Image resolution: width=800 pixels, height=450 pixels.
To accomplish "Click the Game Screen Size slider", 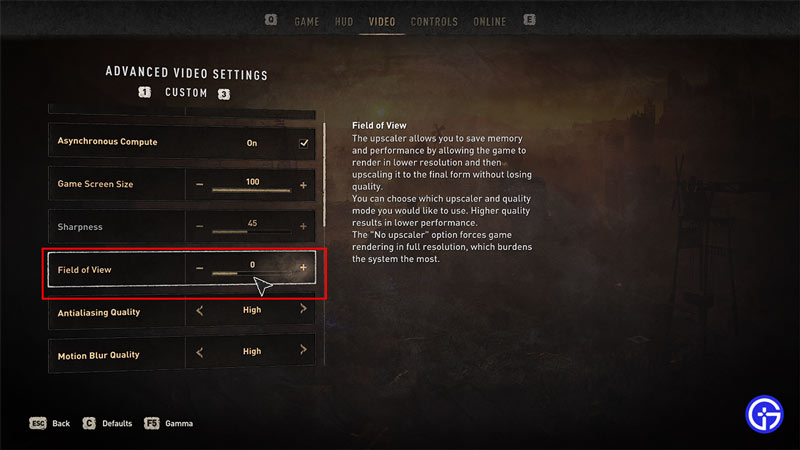I will click(251, 189).
